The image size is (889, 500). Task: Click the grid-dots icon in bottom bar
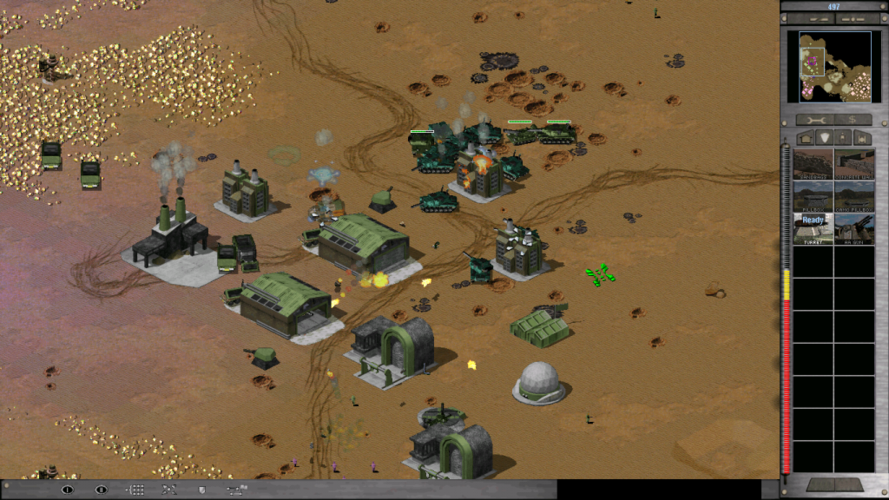(x=135, y=490)
